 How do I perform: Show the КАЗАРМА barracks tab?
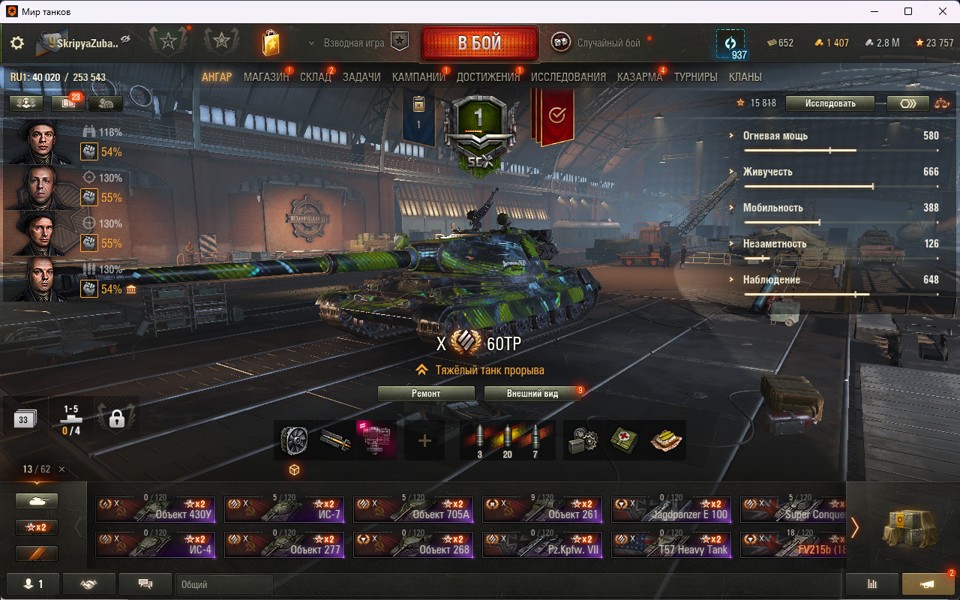[x=639, y=77]
